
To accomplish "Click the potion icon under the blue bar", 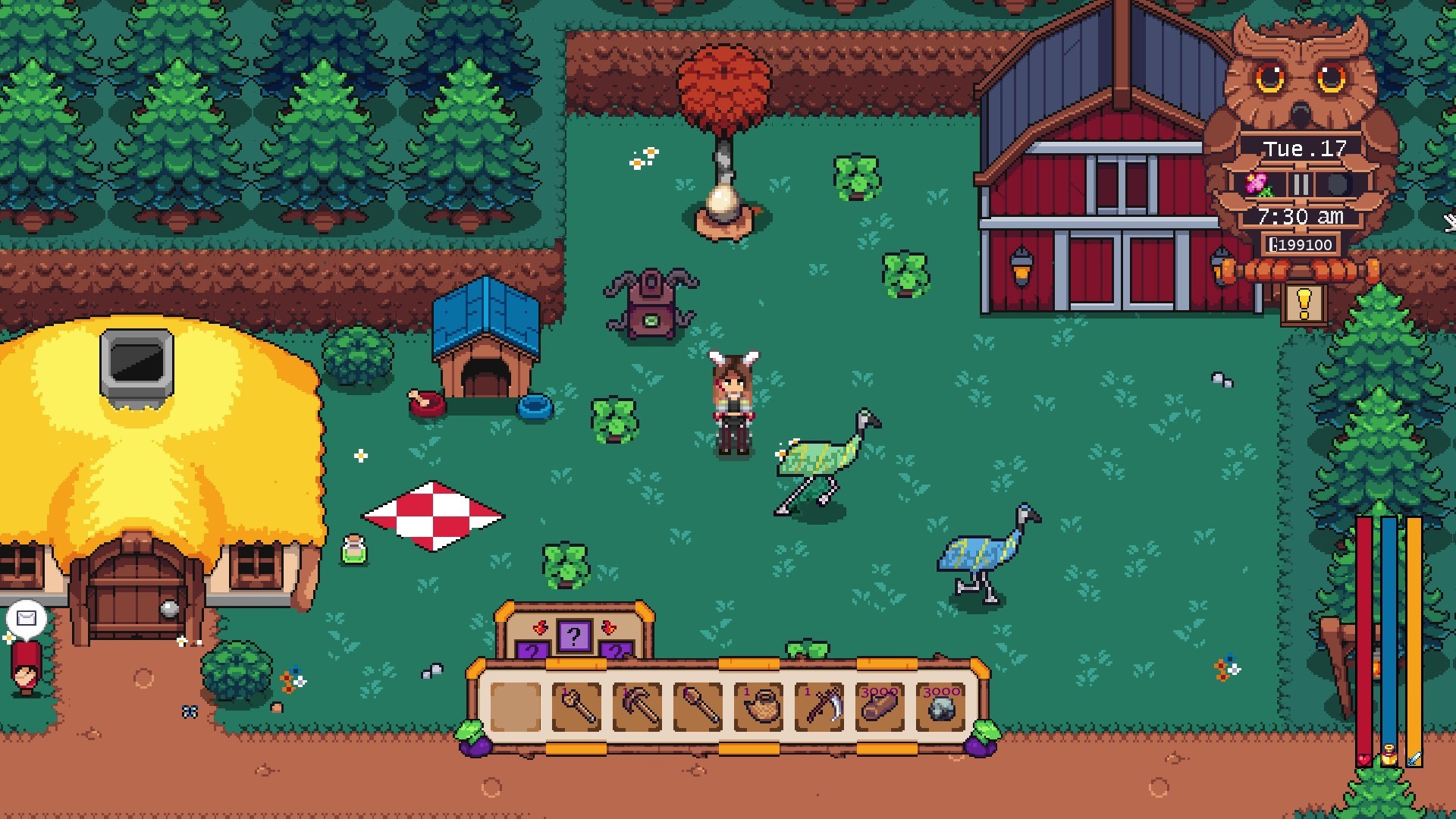I will [x=1389, y=755].
